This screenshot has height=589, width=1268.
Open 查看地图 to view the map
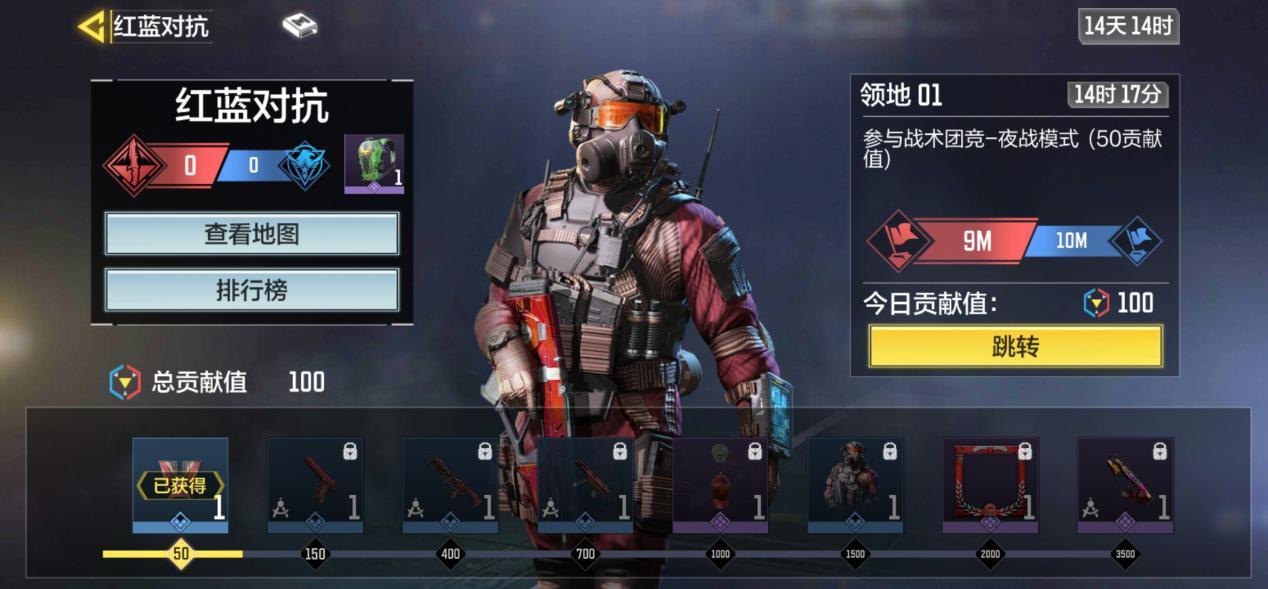(252, 234)
